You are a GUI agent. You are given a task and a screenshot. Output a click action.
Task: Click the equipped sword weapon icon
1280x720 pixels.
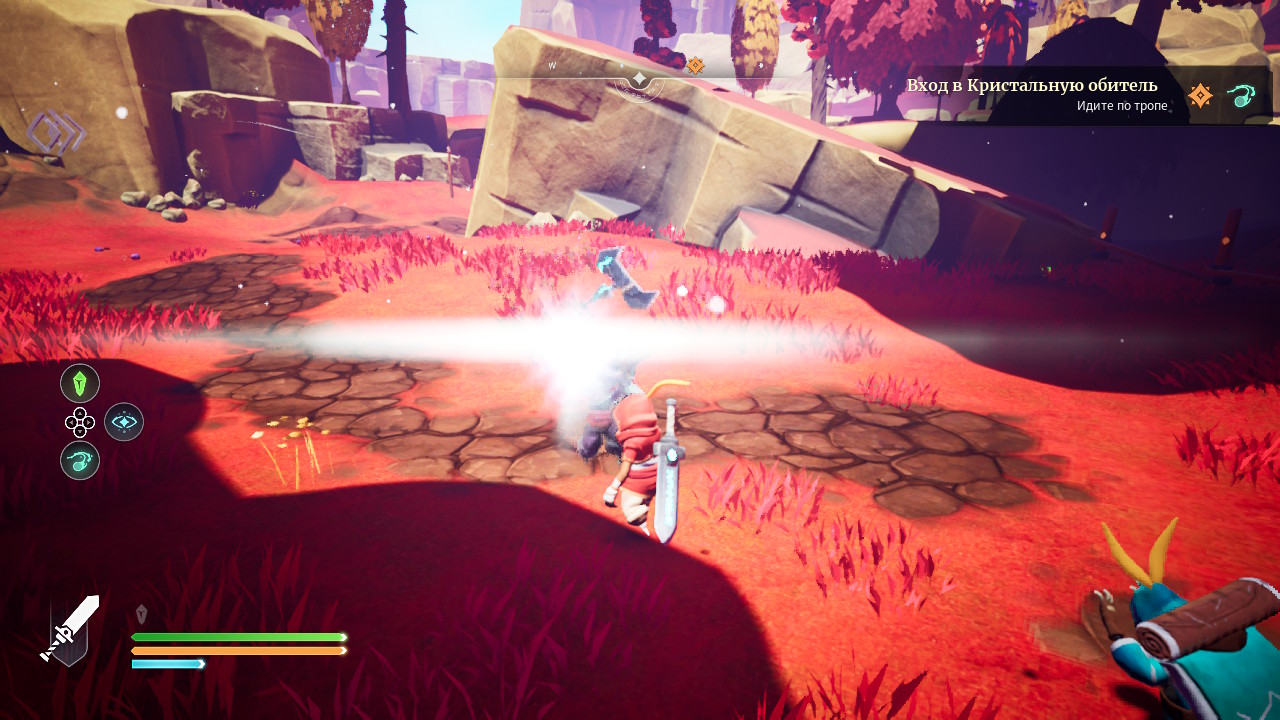[70, 629]
